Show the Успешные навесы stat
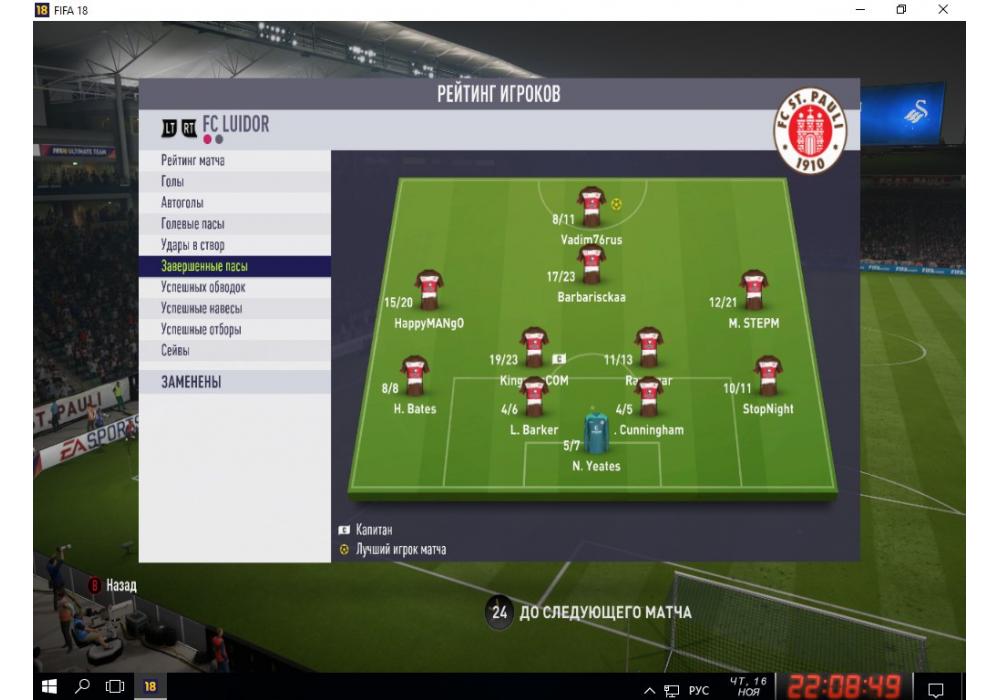The width and height of the screenshot is (1000, 700). [201, 309]
